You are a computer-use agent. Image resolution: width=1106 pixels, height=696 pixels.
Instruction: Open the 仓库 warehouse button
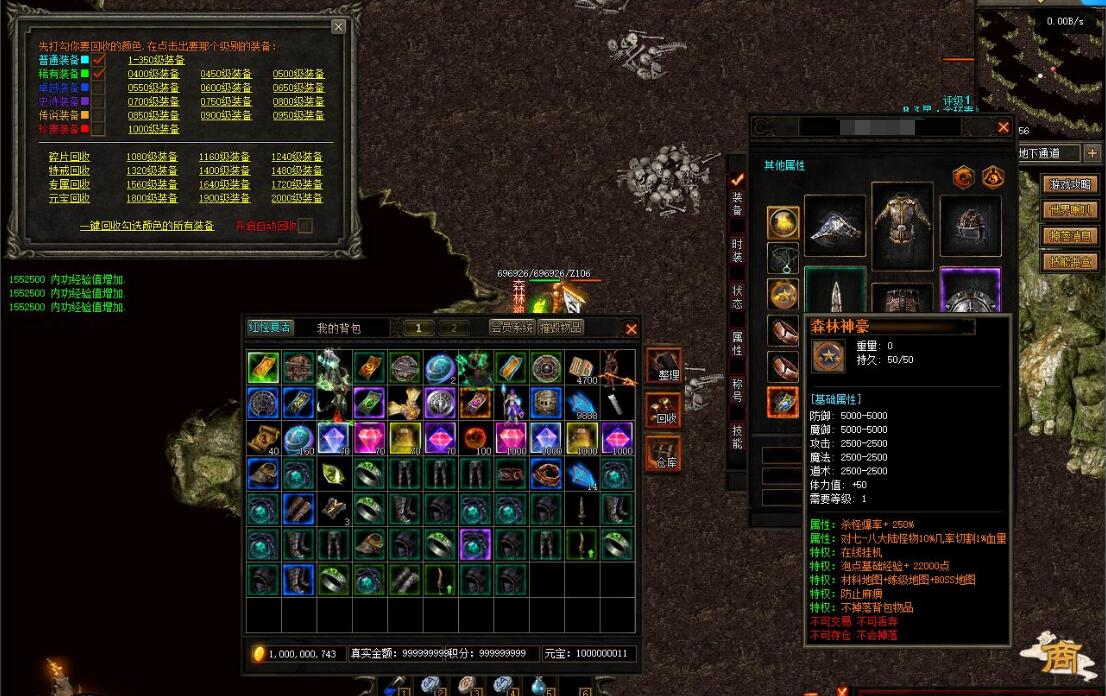(665, 454)
